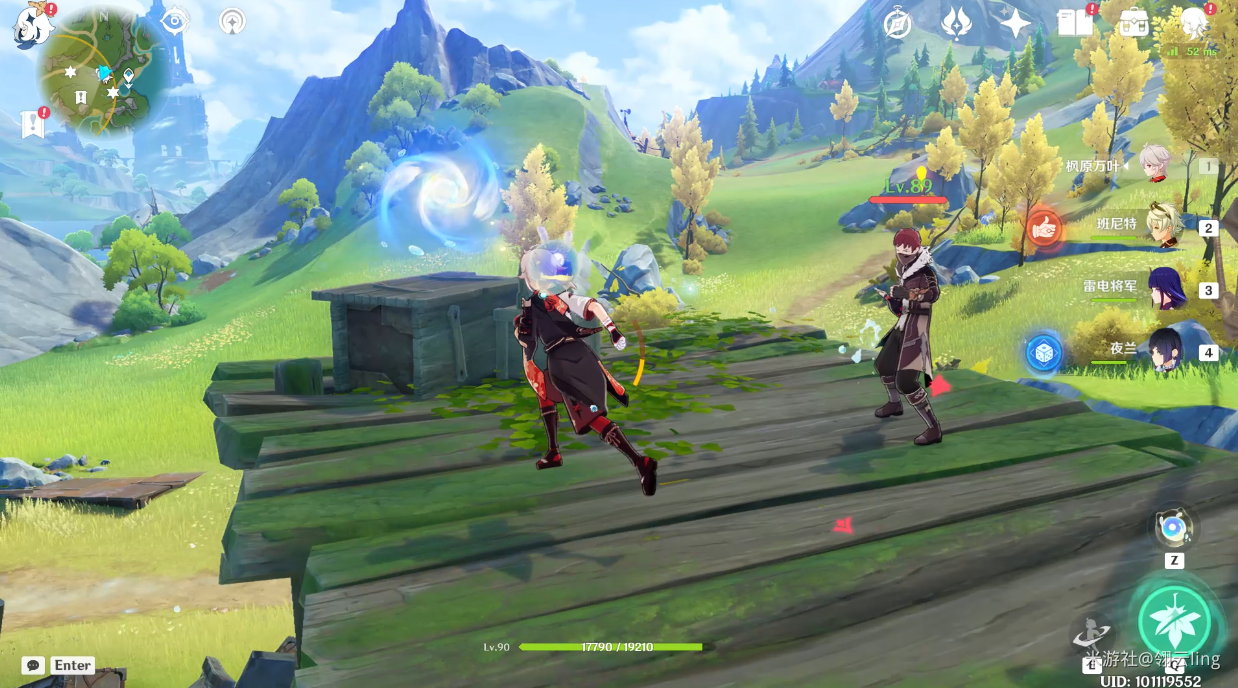1238x688 pixels.
Task: Open the character profile head icon
Action: (1194, 21)
